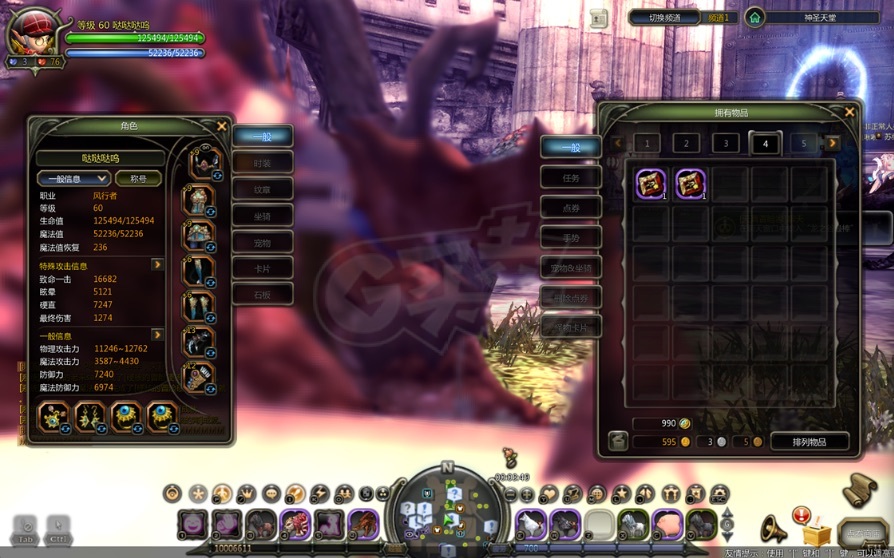Show the 卡片 card tab
894x558 pixels.
tap(262, 268)
